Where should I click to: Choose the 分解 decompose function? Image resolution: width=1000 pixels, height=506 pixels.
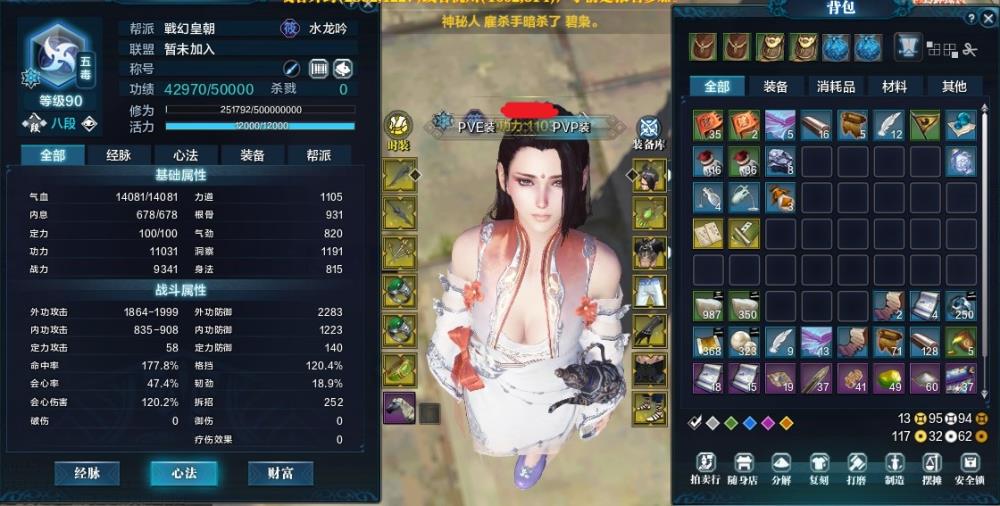click(783, 468)
